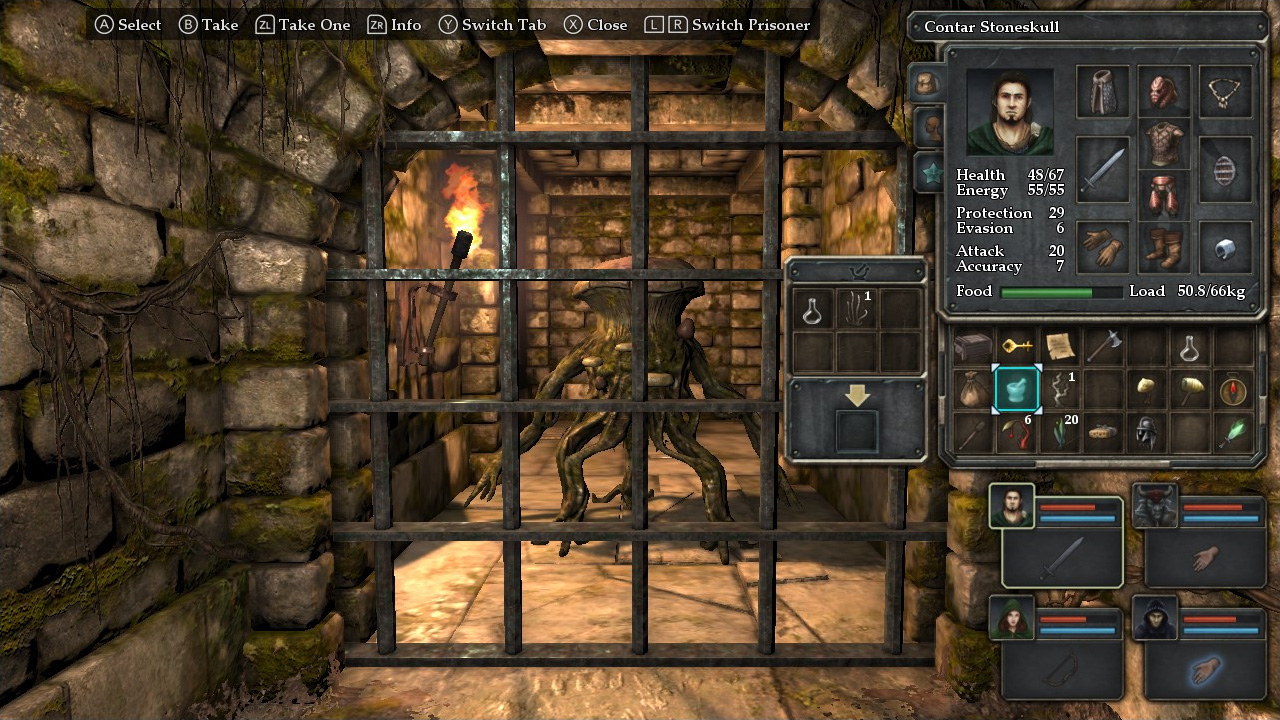The width and height of the screenshot is (1280, 720).
Task: Click the equipped longsword in the weapon slot
Action: click(x=1104, y=169)
